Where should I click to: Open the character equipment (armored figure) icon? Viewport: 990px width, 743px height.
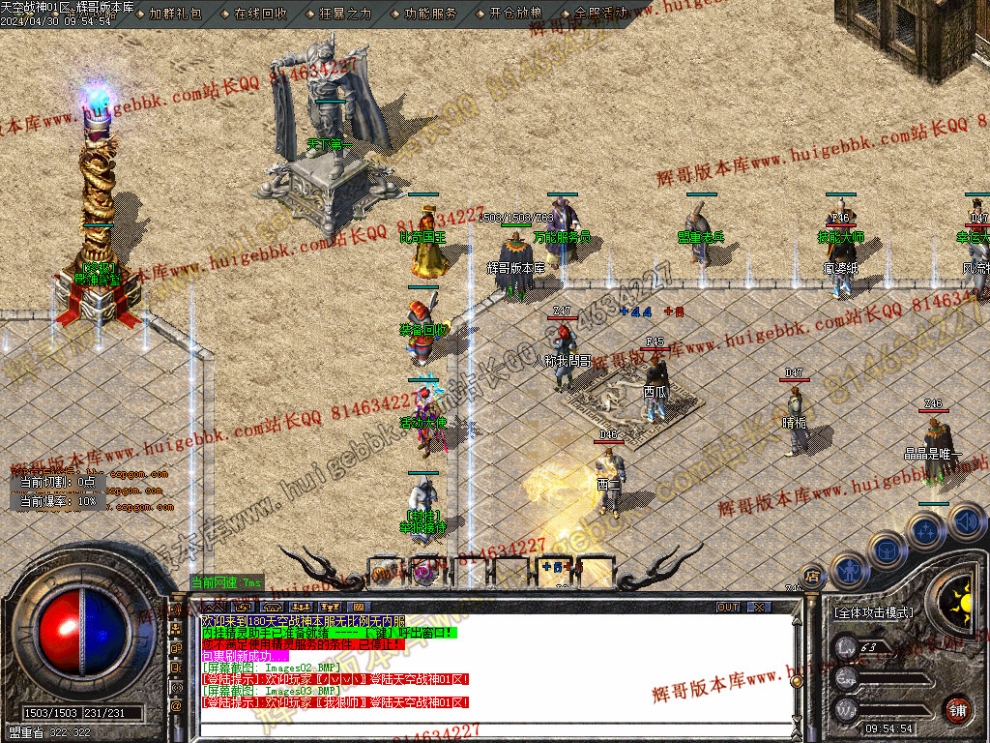(849, 570)
